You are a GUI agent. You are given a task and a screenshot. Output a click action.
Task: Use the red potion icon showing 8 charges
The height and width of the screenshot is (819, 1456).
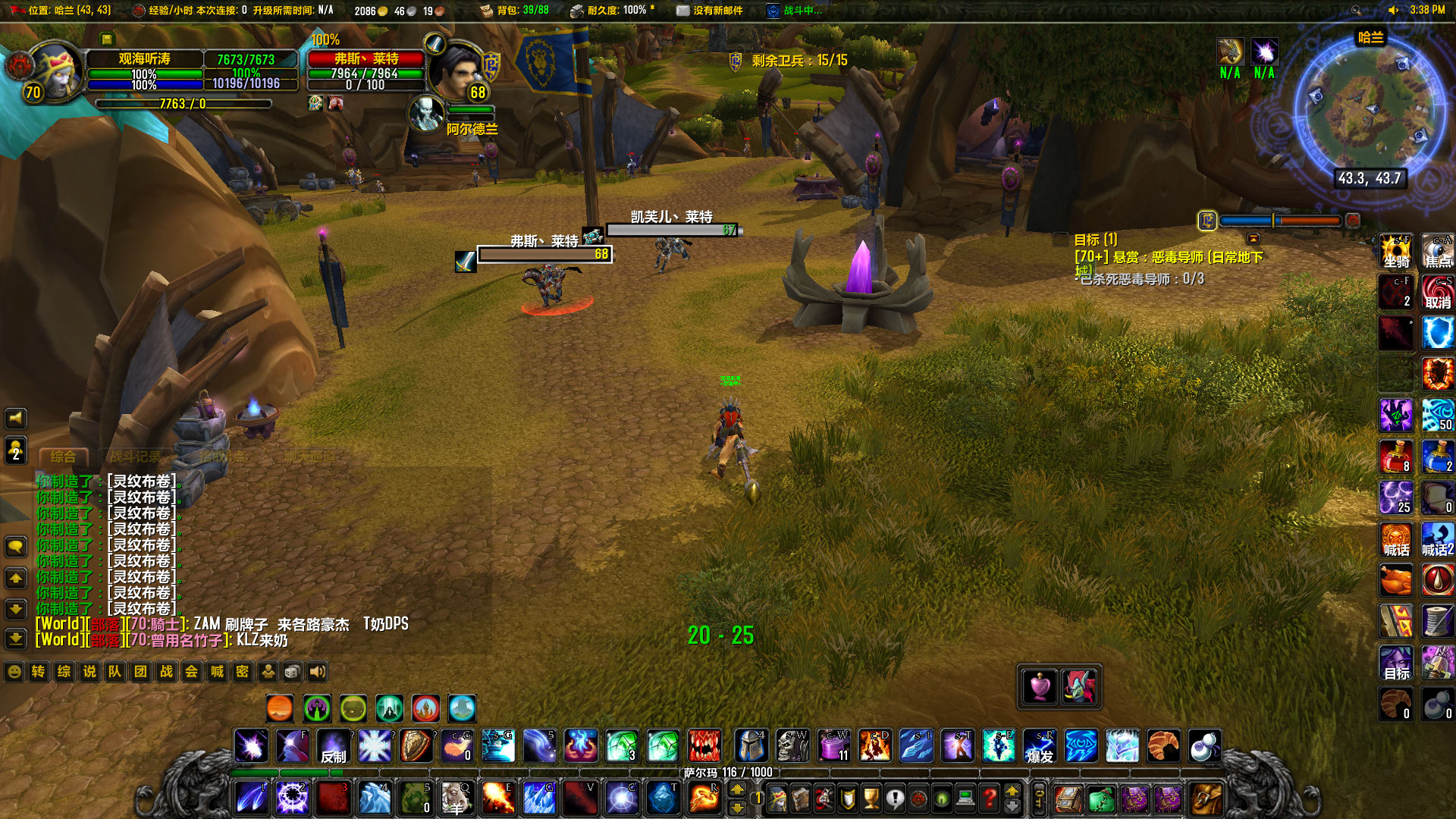(1395, 457)
